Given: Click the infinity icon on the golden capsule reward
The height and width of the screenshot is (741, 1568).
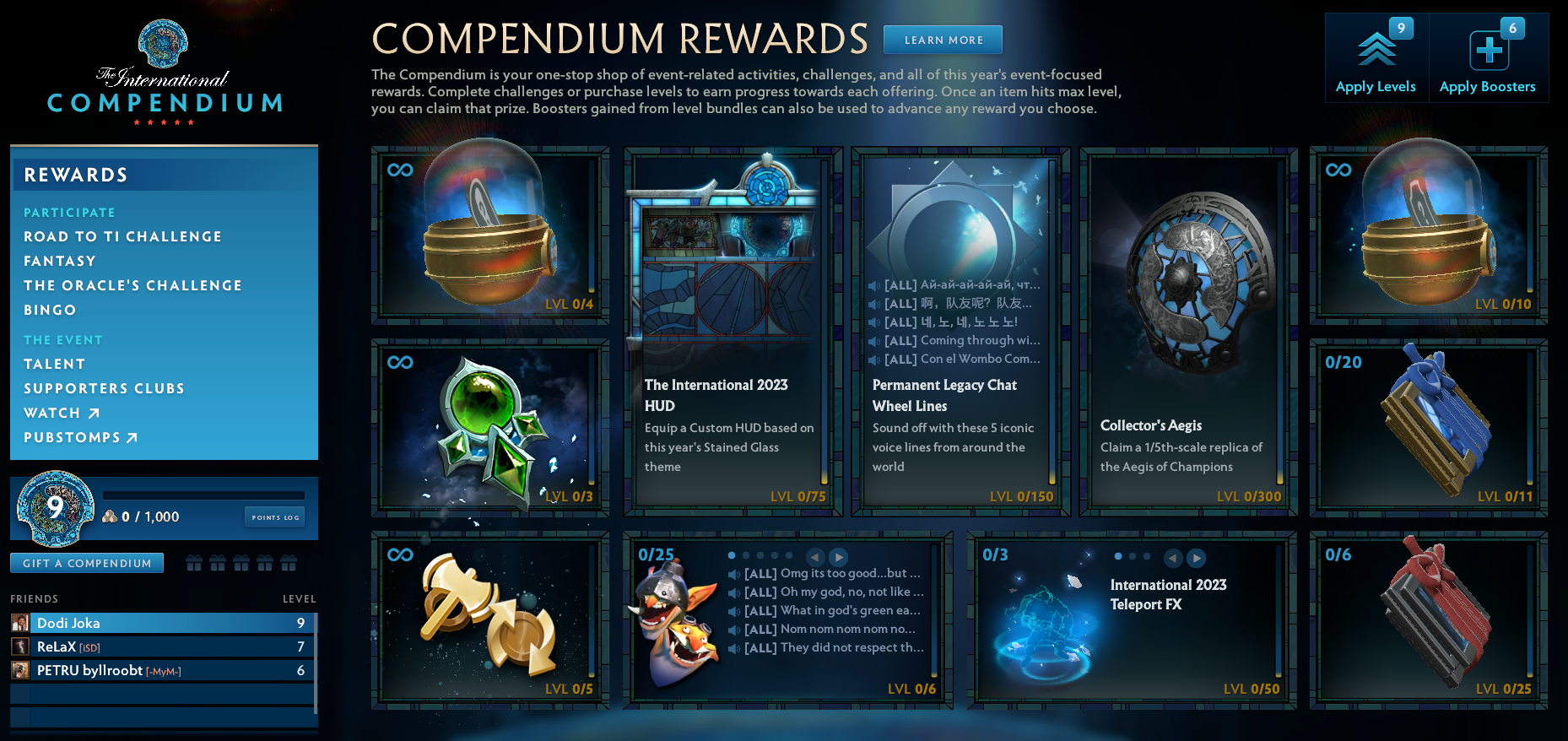Looking at the screenshot, I should tap(399, 171).
